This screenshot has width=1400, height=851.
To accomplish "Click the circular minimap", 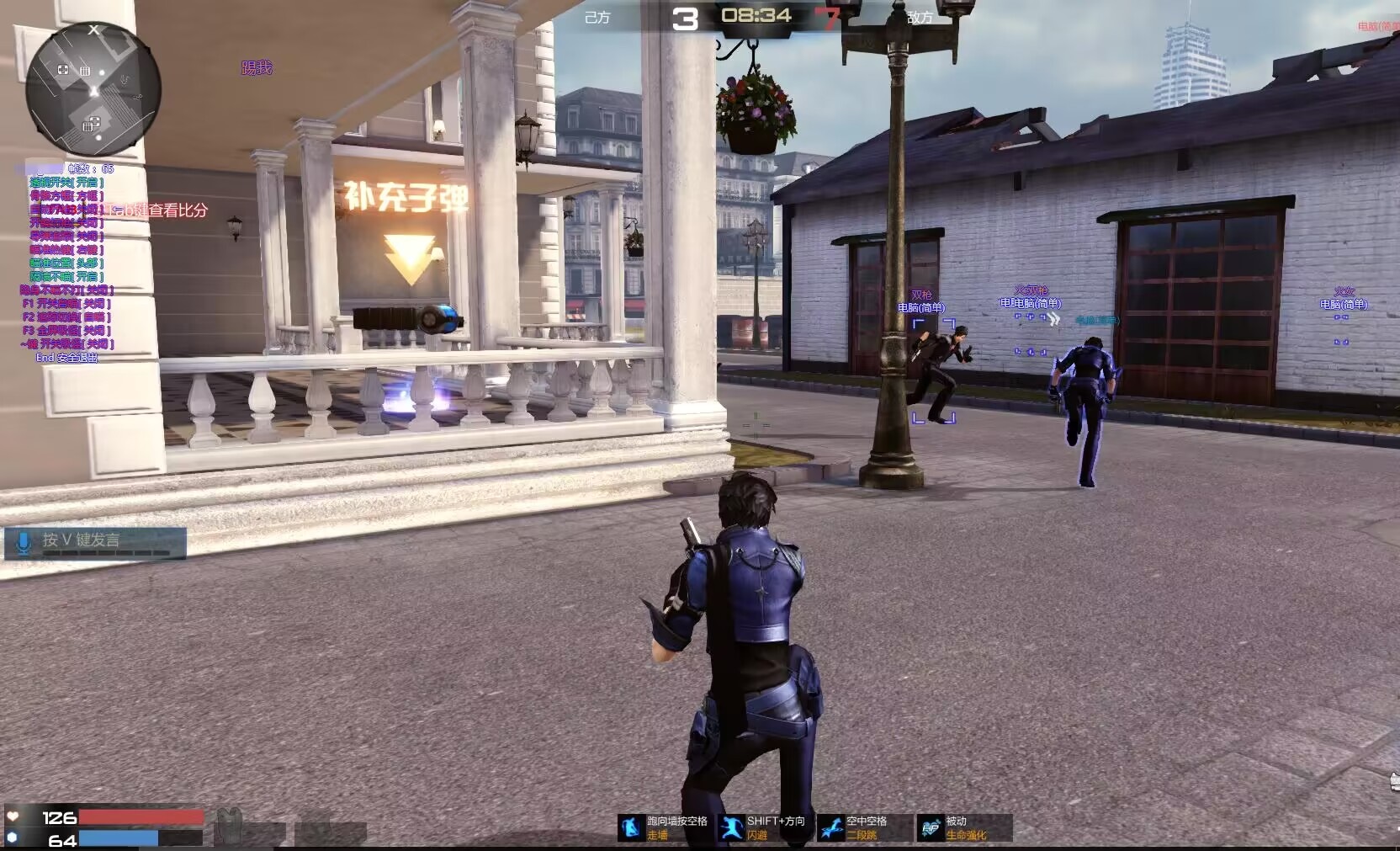I will point(93,89).
